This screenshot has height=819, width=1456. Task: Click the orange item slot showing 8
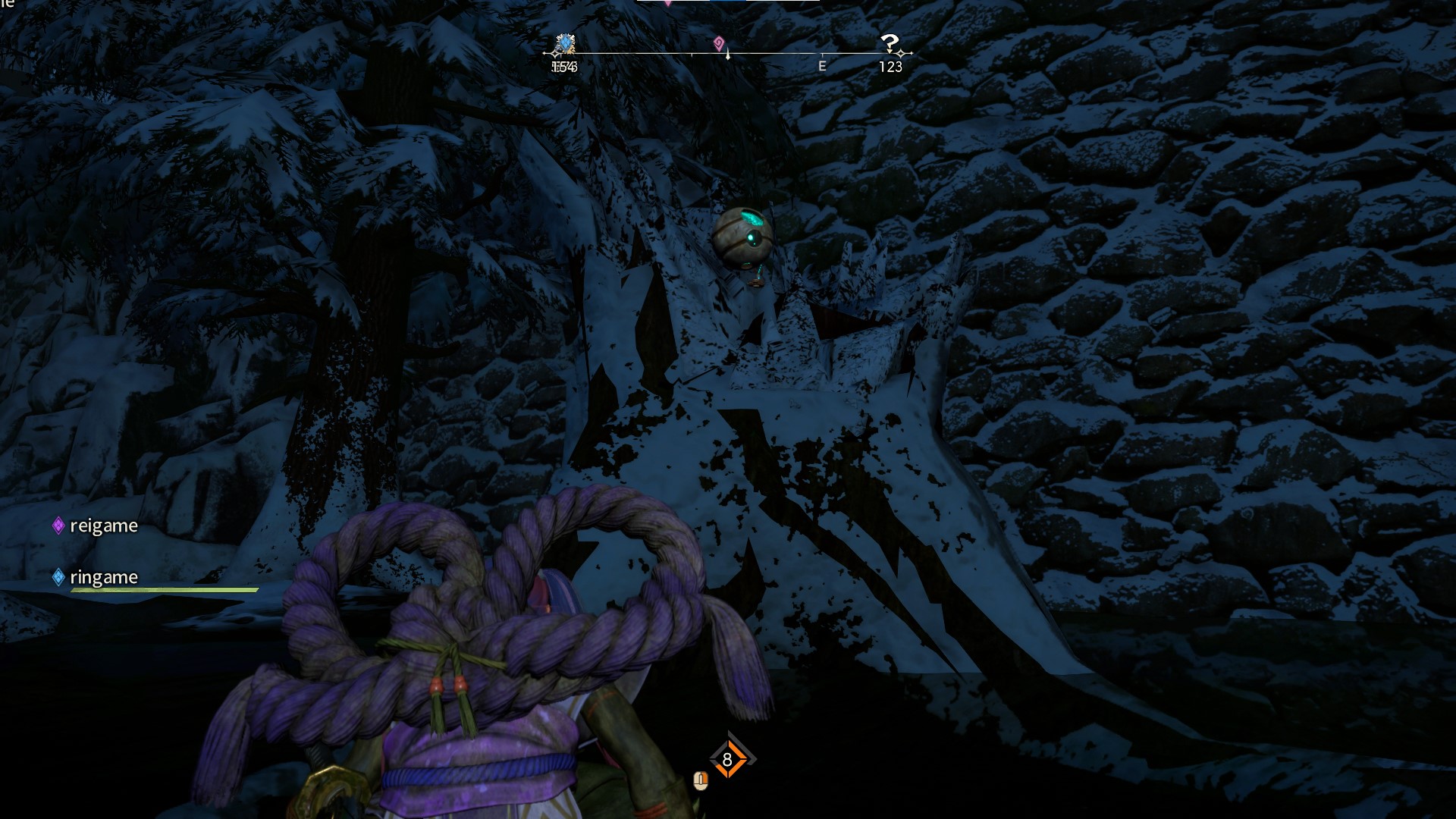(x=727, y=759)
